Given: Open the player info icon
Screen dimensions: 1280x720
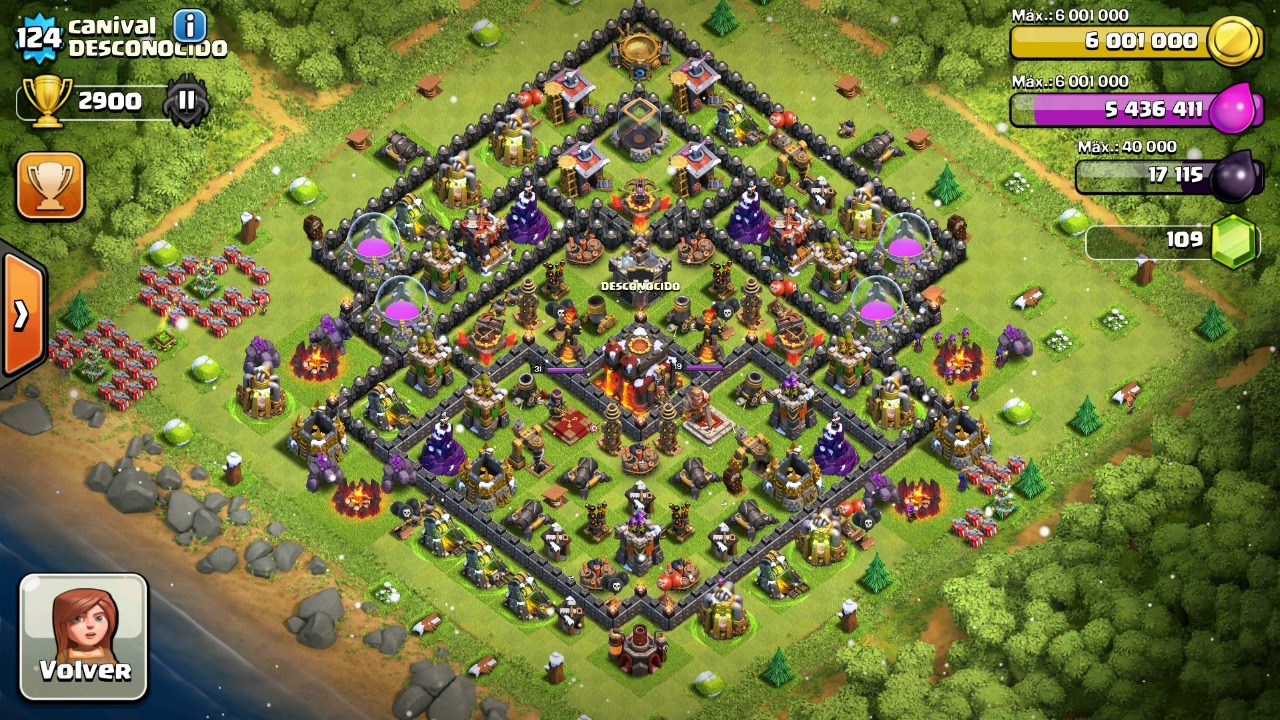Looking at the screenshot, I should [189, 25].
